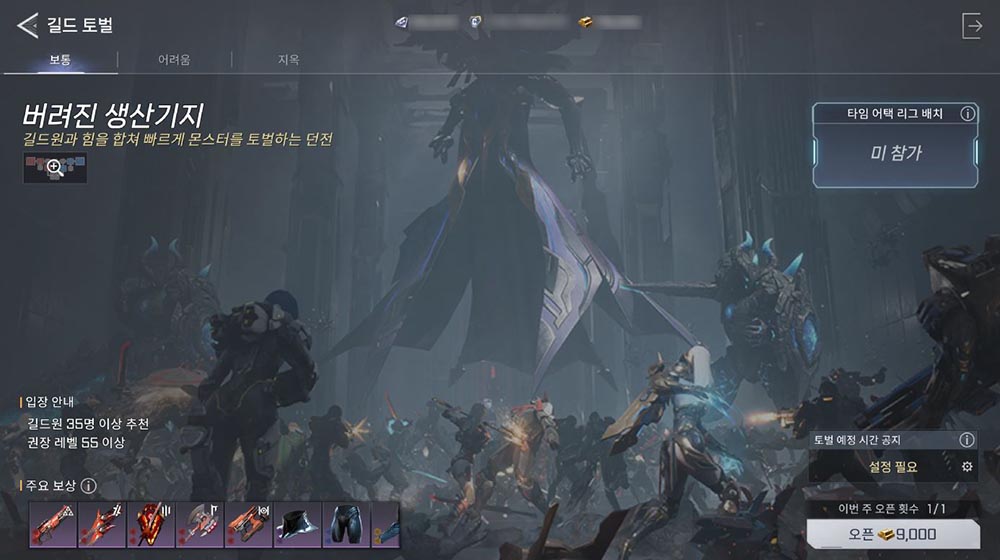Enlarge the dungeon map preview thumbnail
Image resolution: width=1000 pixels, height=560 pixels.
pos(55,168)
